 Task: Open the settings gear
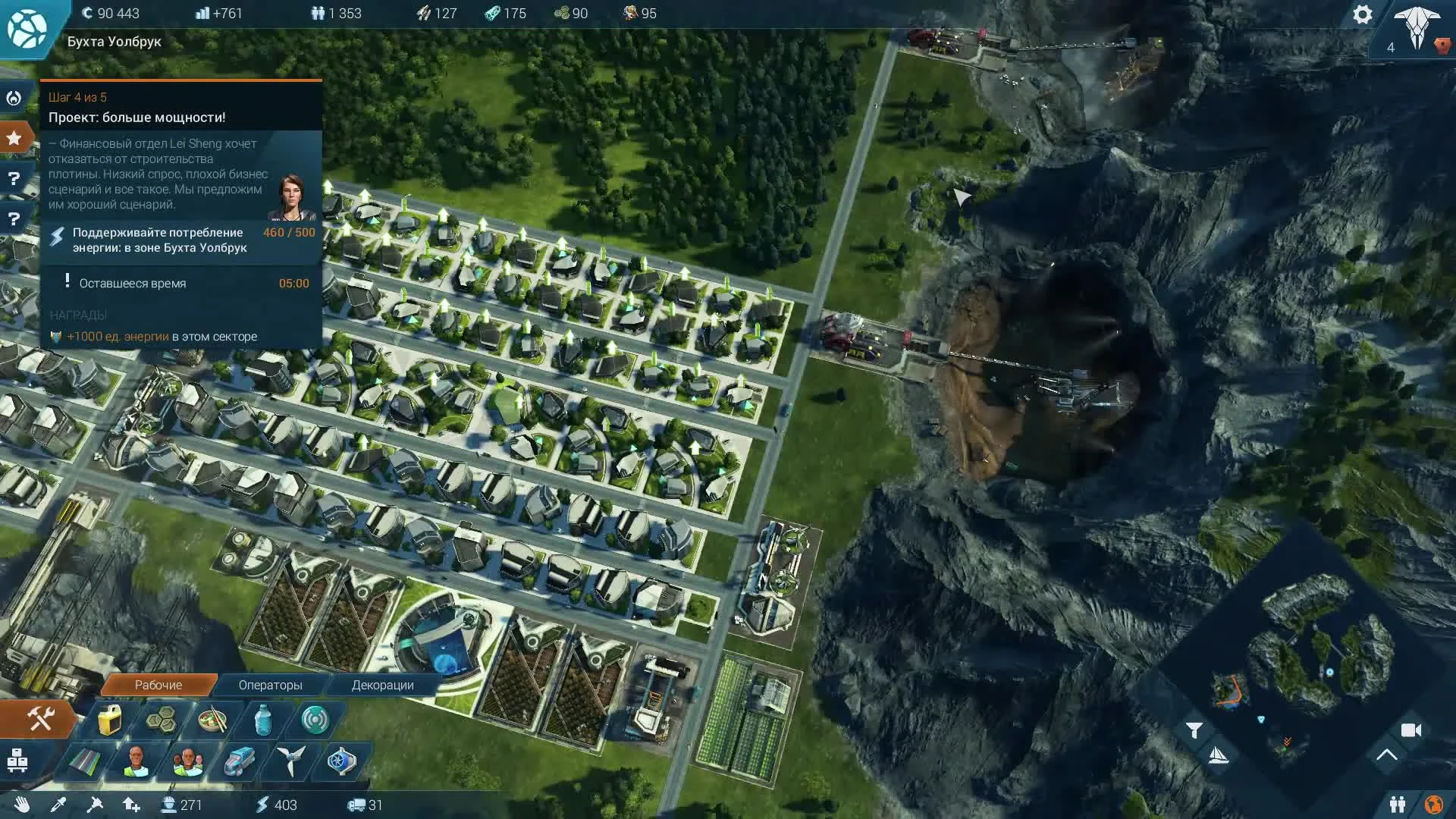tap(1363, 14)
